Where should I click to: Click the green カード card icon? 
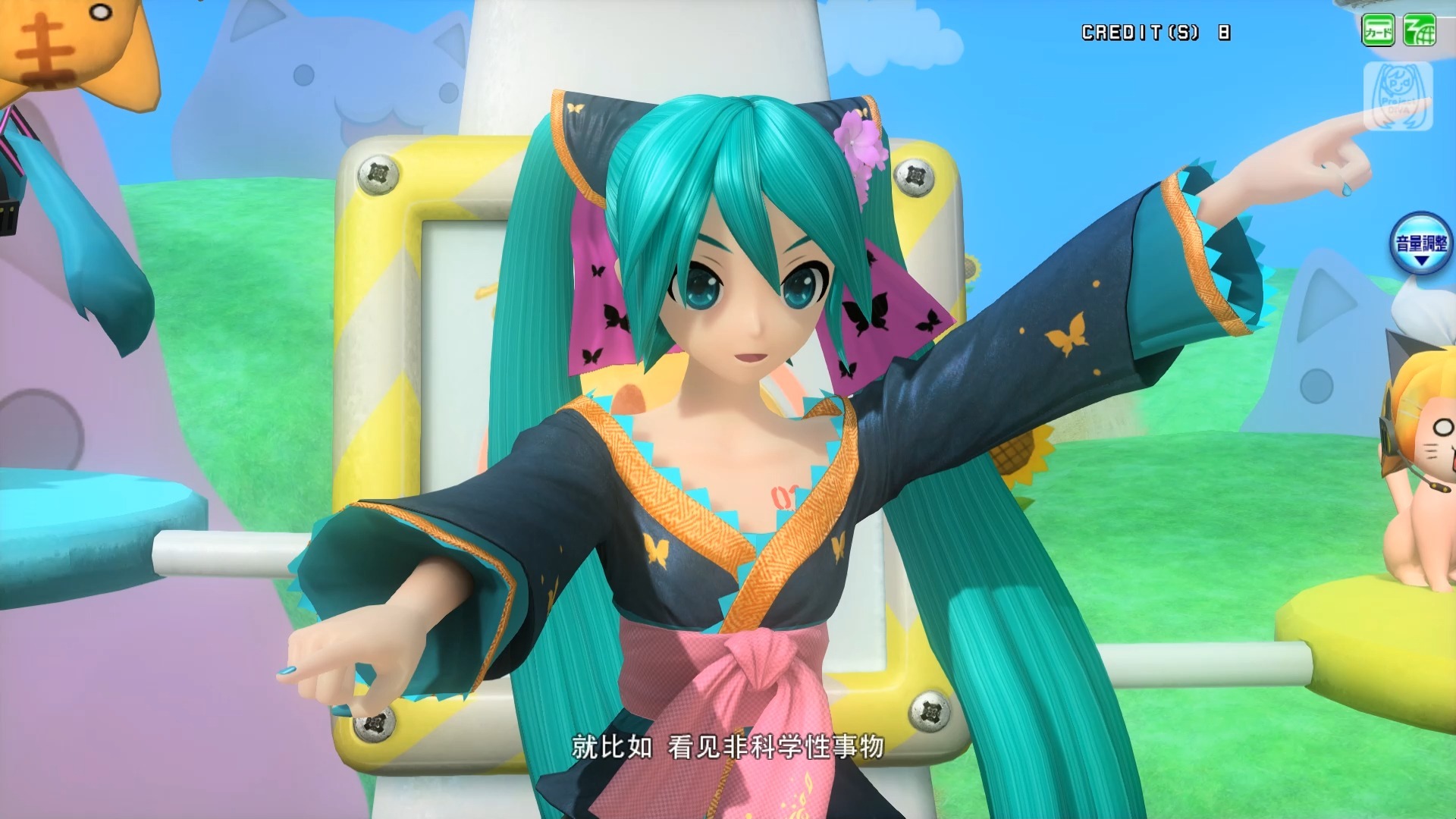pos(1378,32)
